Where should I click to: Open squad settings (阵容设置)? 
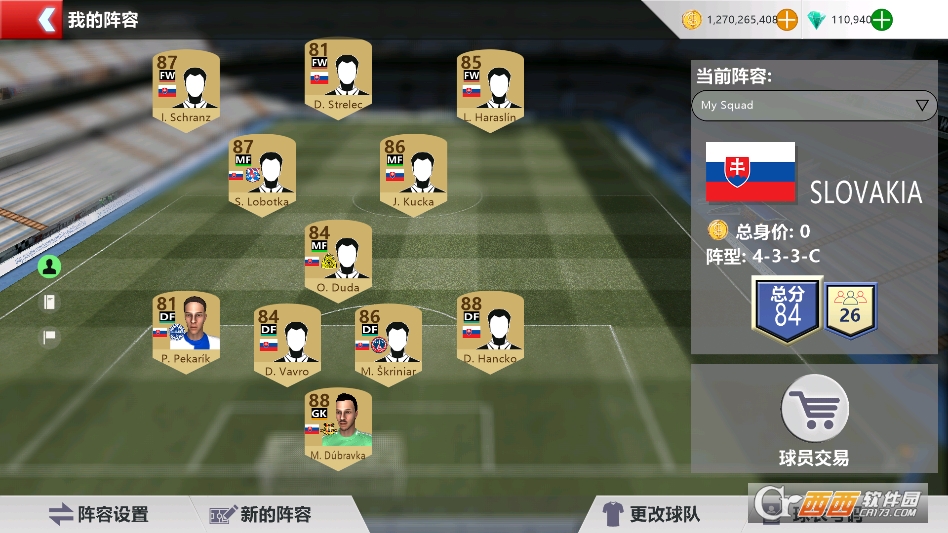[99, 514]
